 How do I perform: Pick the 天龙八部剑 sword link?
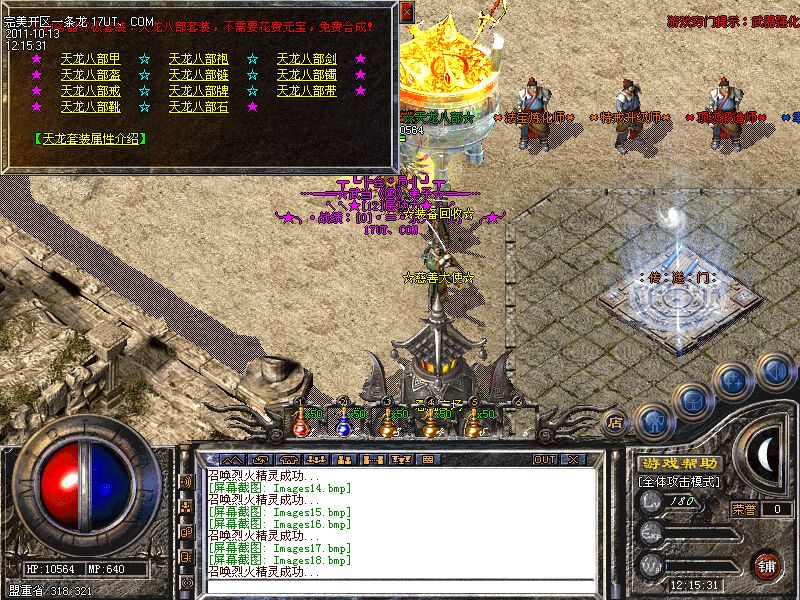tap(306, 59)
